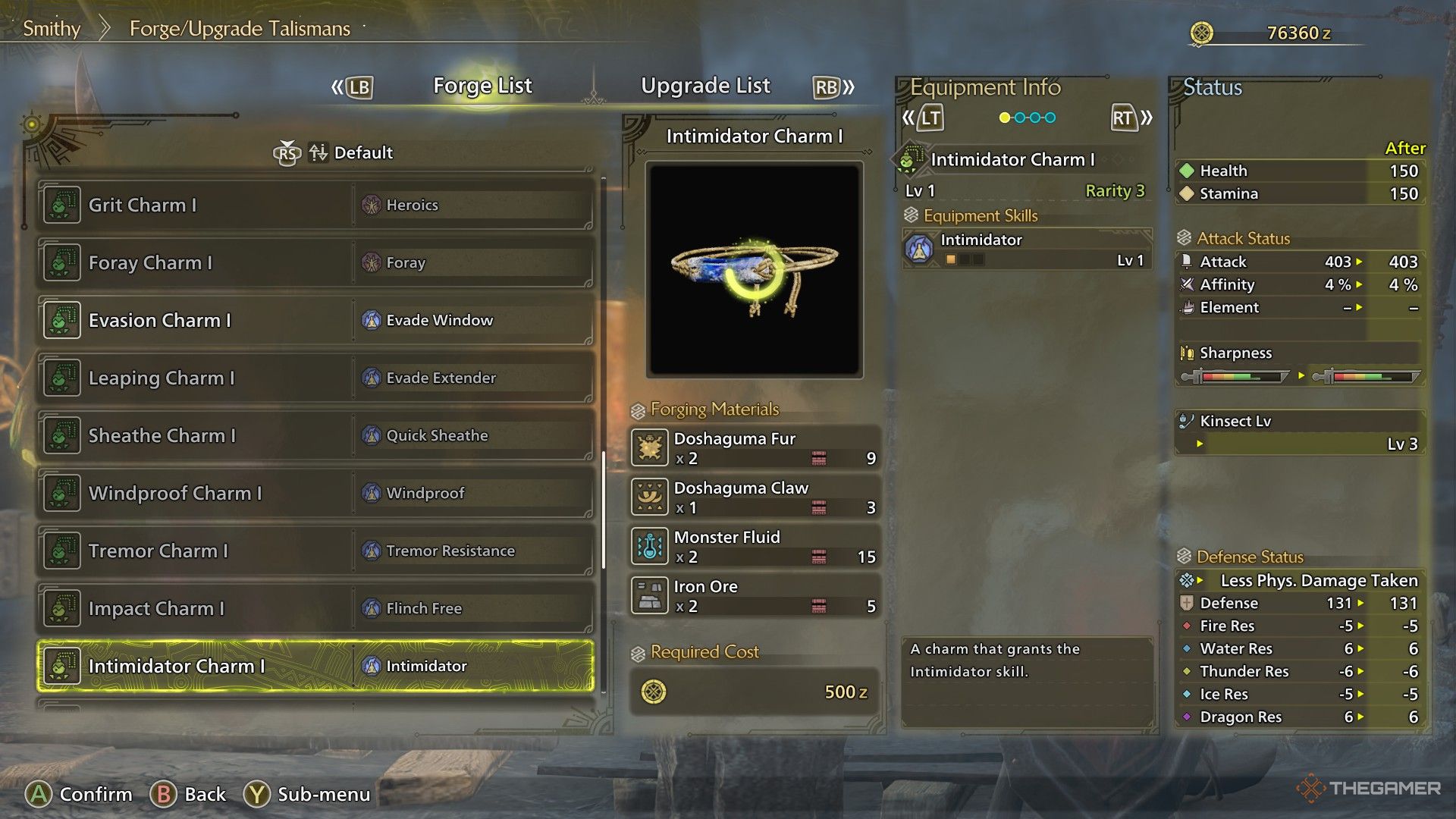Viewport: 1456px width, 819px height.
Task: Pick the Tremor Charm I row
Action: tap(315, 551)
